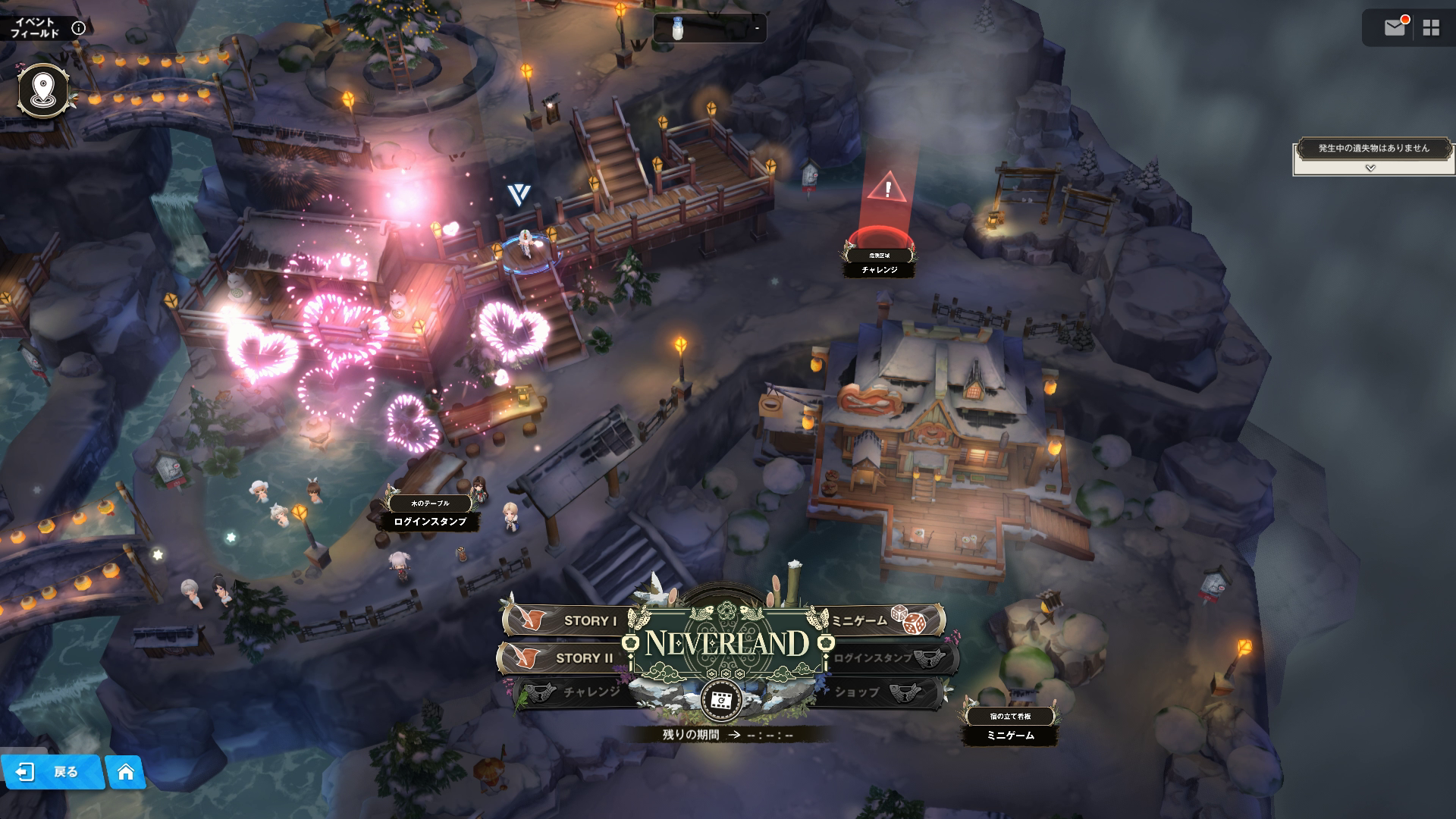Open the ログインスタンプ entry in Neverland menu
1456x819 pixels.
click(883, 657)
